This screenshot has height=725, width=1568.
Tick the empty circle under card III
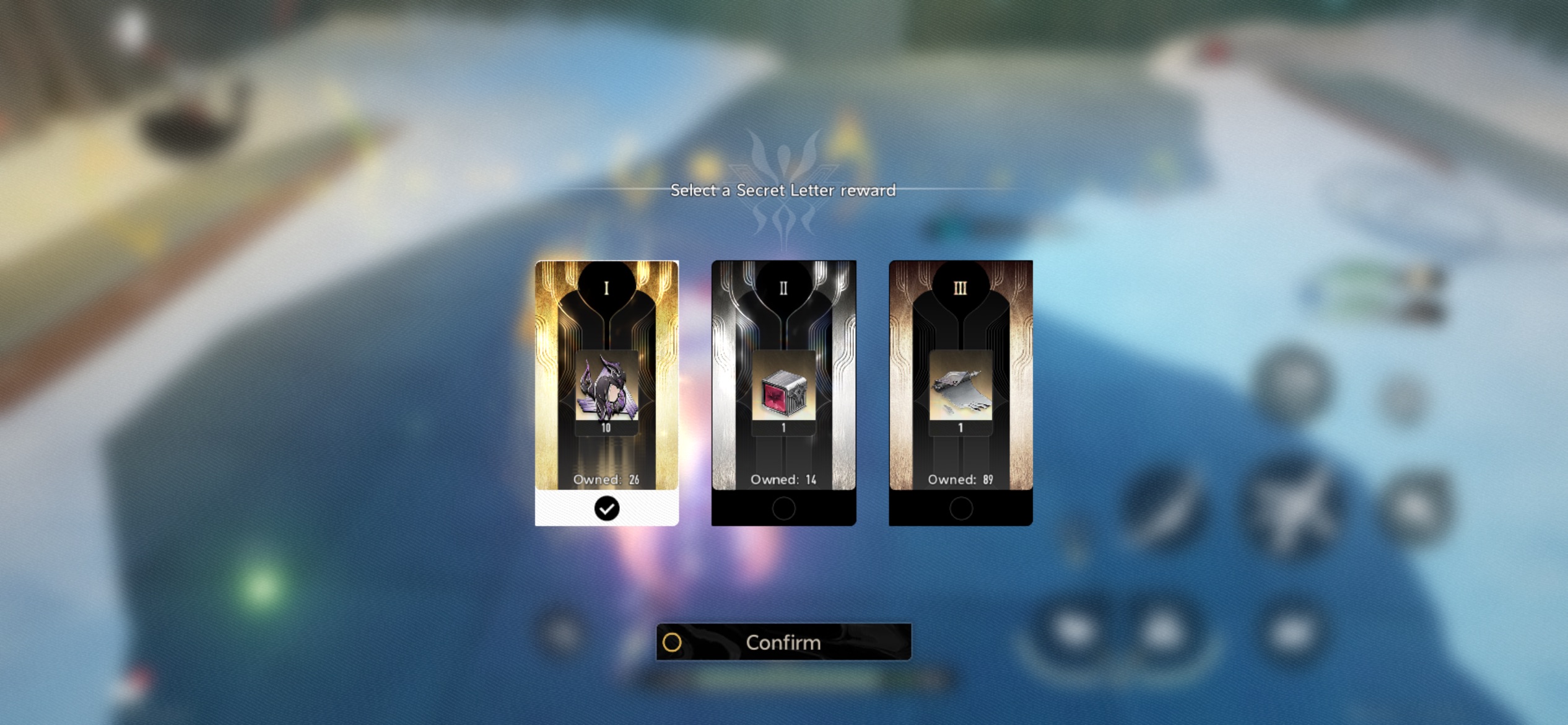[x=960, y=509]
